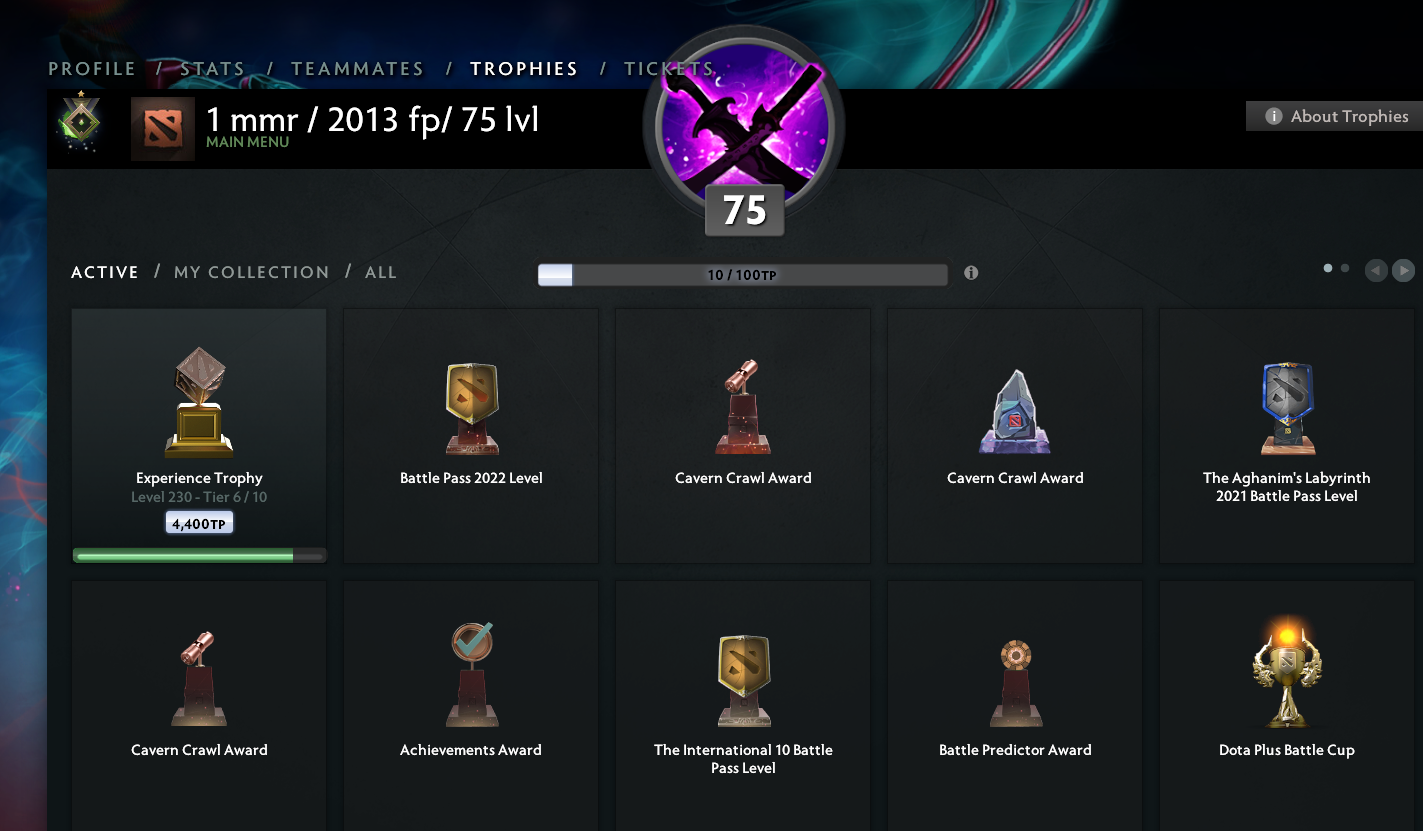This screenshot has height=831, width=1423.
Task: Open the STATS tab
Action: (x=212, y=68)
